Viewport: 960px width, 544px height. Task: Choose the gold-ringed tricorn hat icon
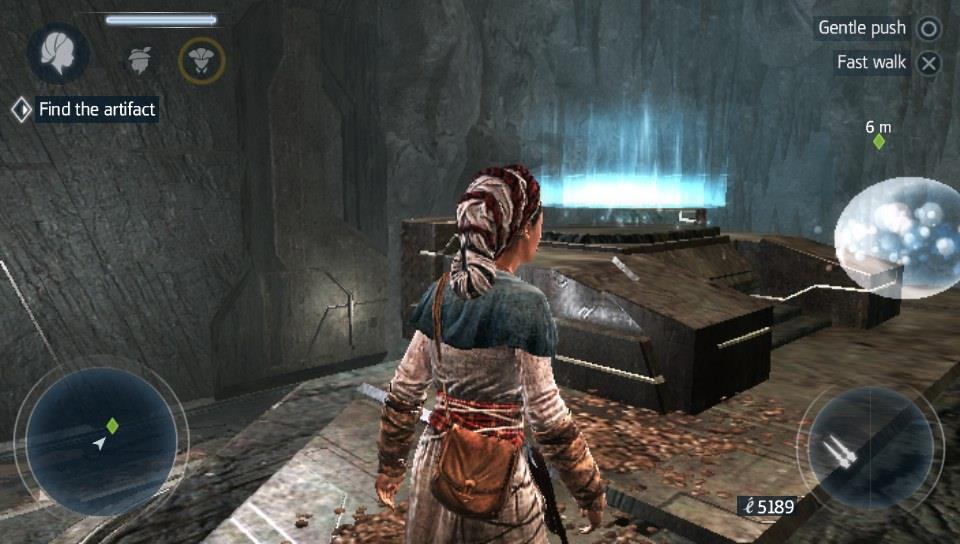point(201,60)
